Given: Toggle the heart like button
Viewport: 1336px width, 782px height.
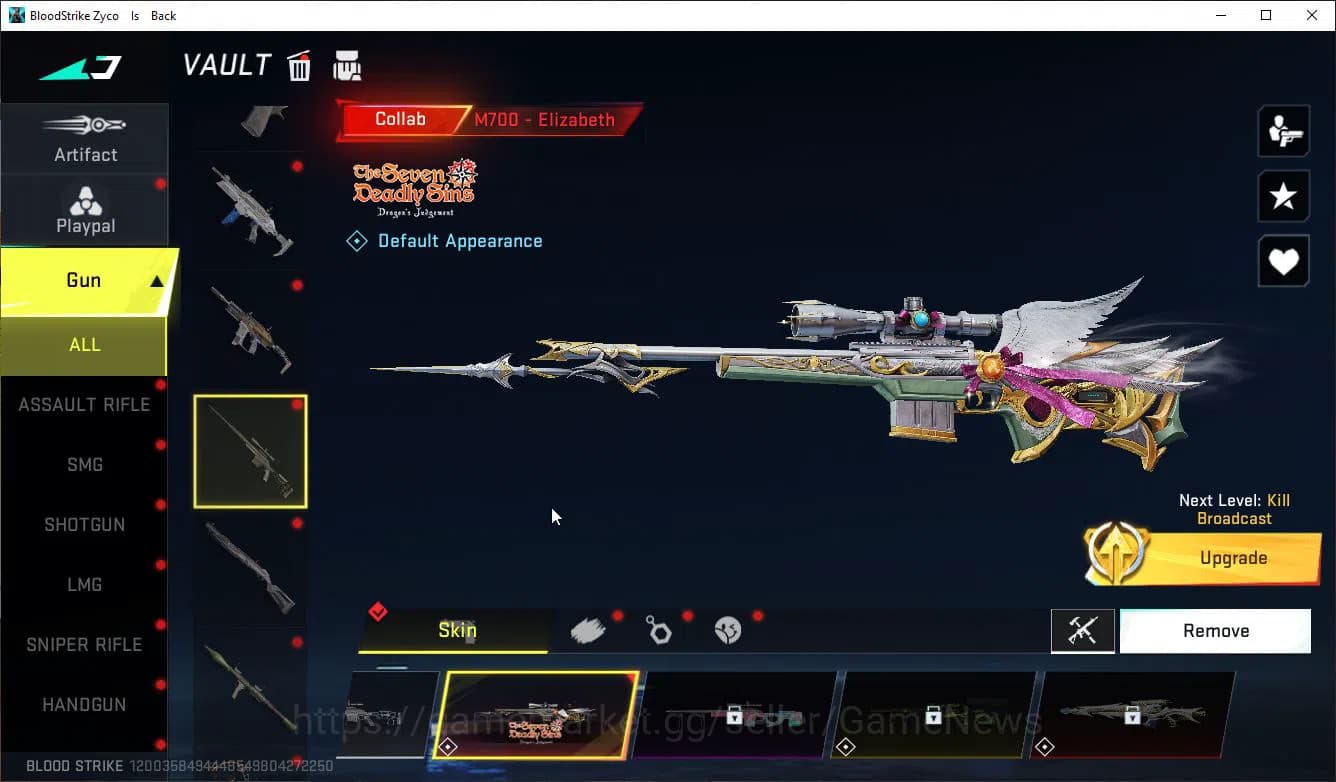Looking at the screenshot, I should [1283, 261].
